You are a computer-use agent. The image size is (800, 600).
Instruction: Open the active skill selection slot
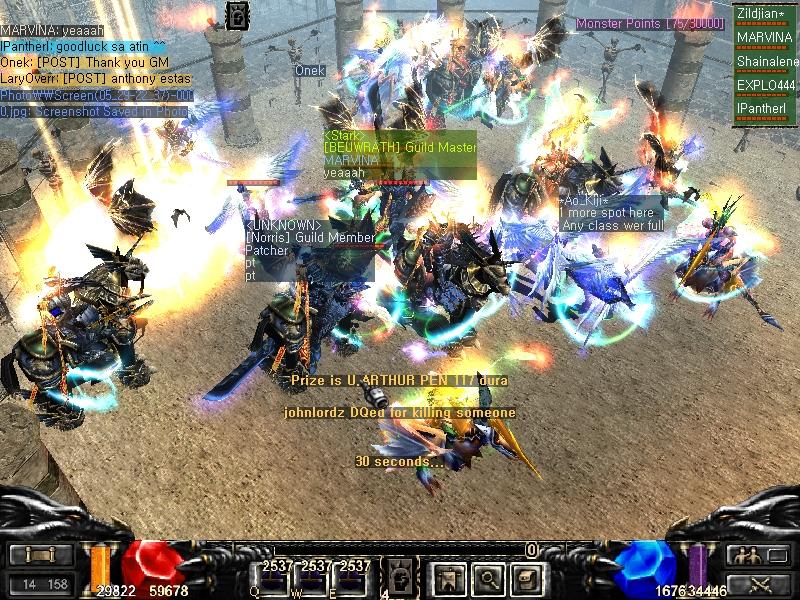399,575
